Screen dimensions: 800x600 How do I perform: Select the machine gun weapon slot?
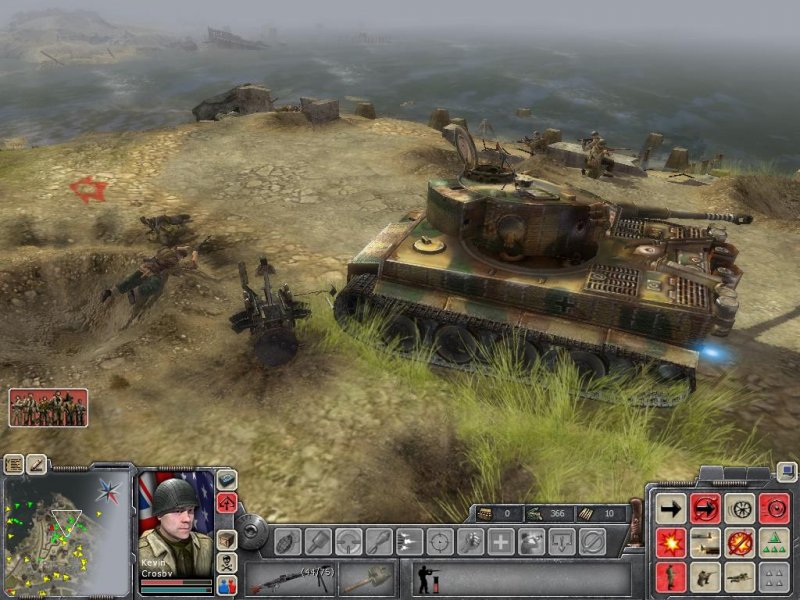click(290, 578)
